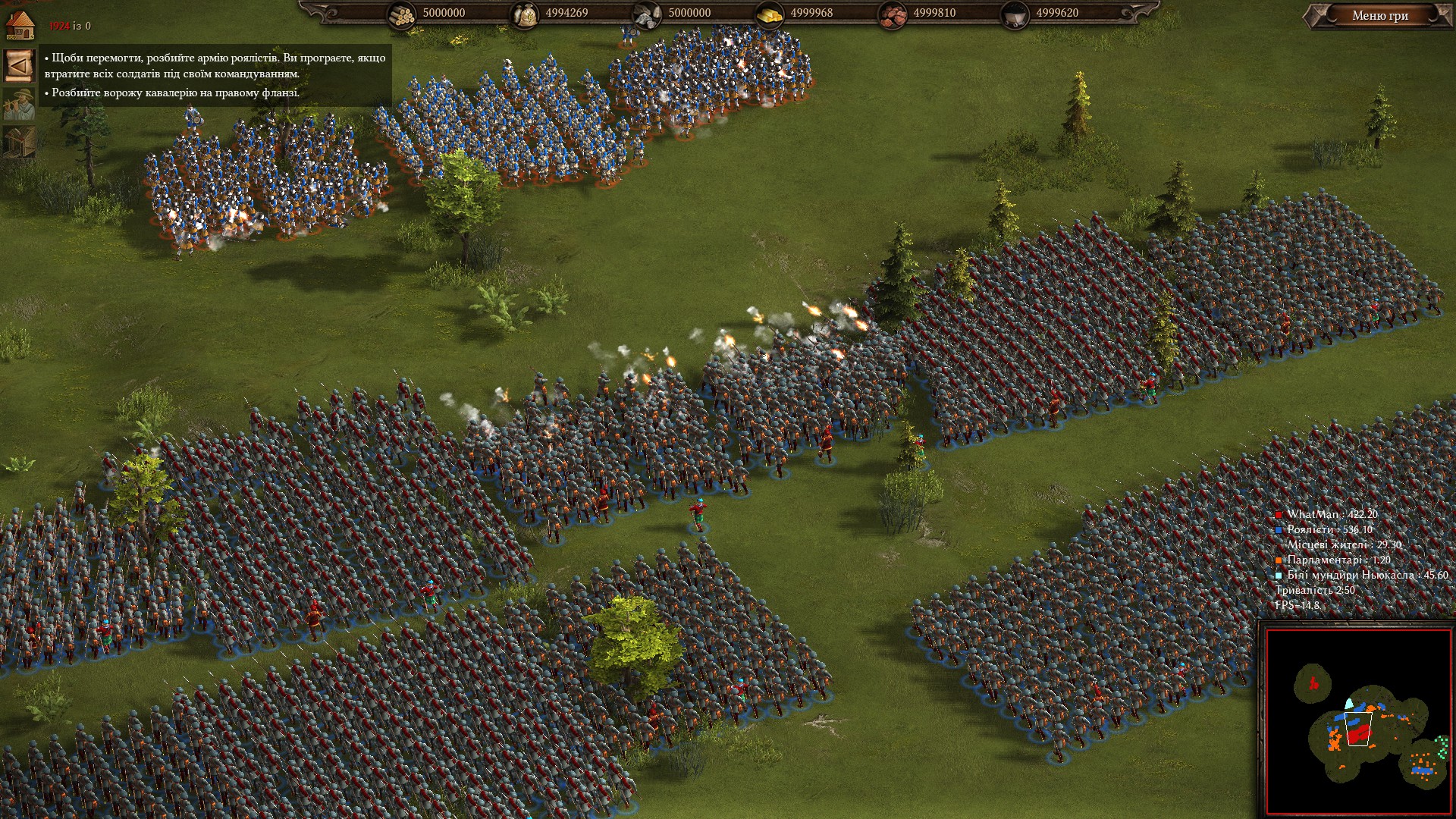
Task: Click the wooden mine building icon
Action: click(x=19, y=142)
